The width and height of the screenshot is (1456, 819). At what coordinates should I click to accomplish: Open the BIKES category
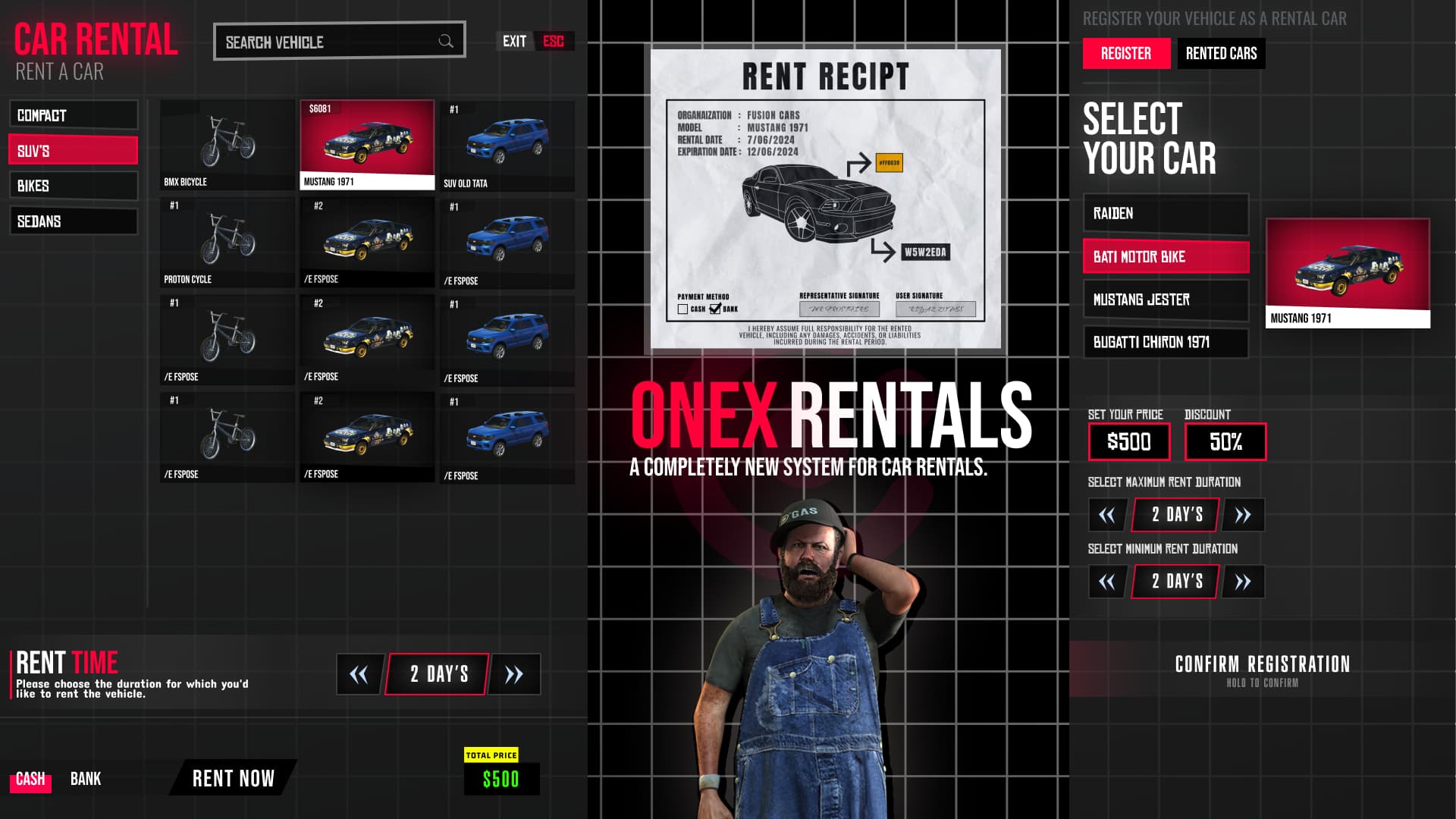click(x=73, y=186)
